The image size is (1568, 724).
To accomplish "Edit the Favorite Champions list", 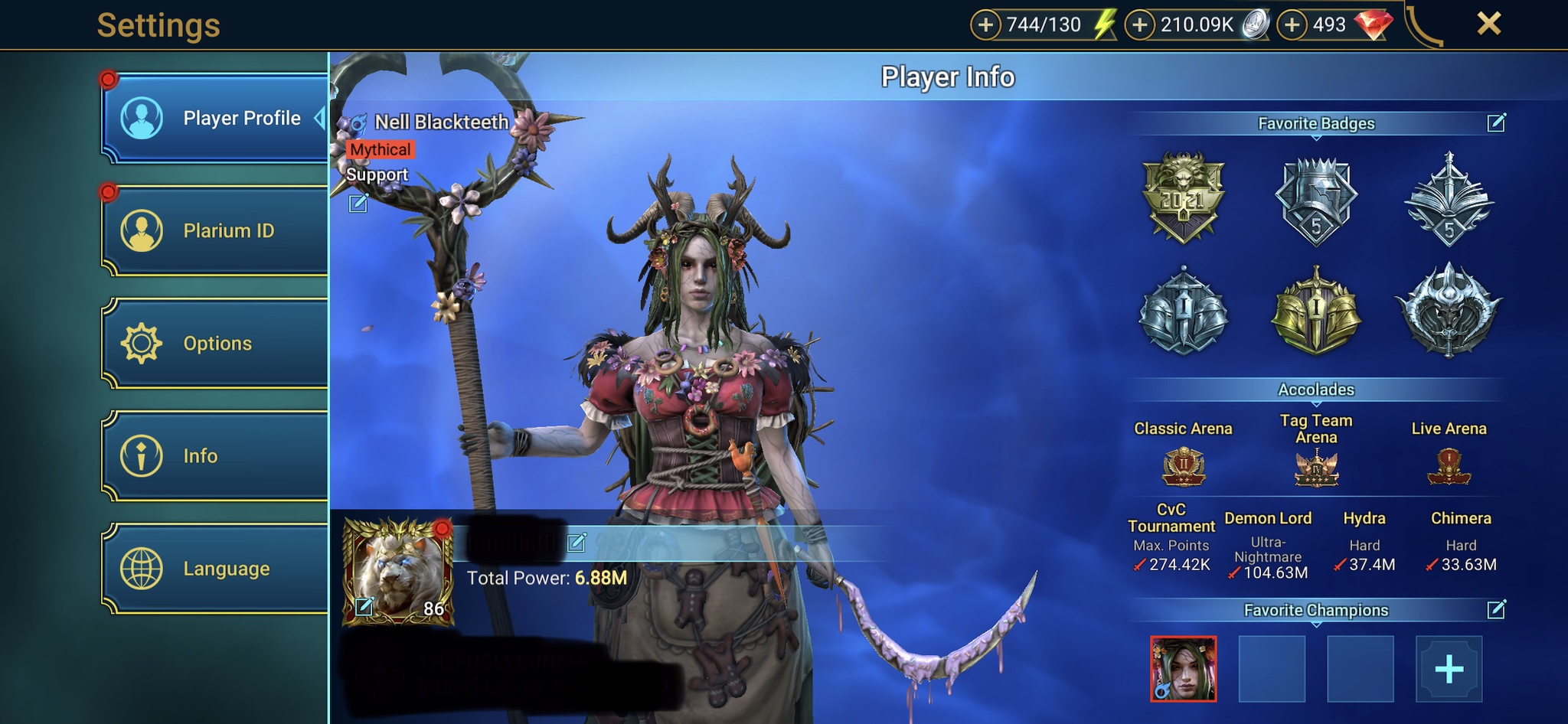I will coord(1496,609).
